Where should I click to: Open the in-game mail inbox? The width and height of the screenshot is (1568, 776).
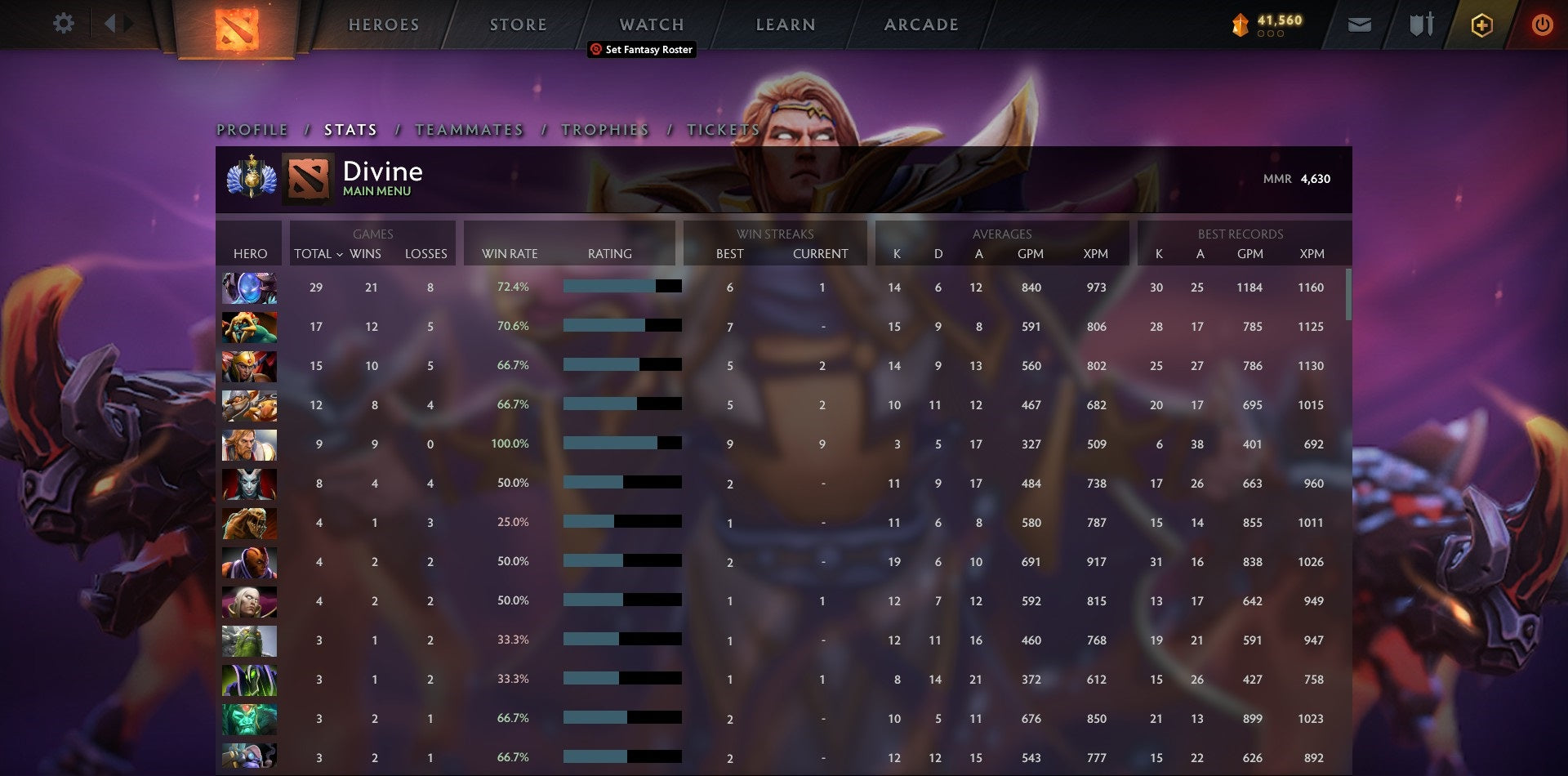point(1361,25)
